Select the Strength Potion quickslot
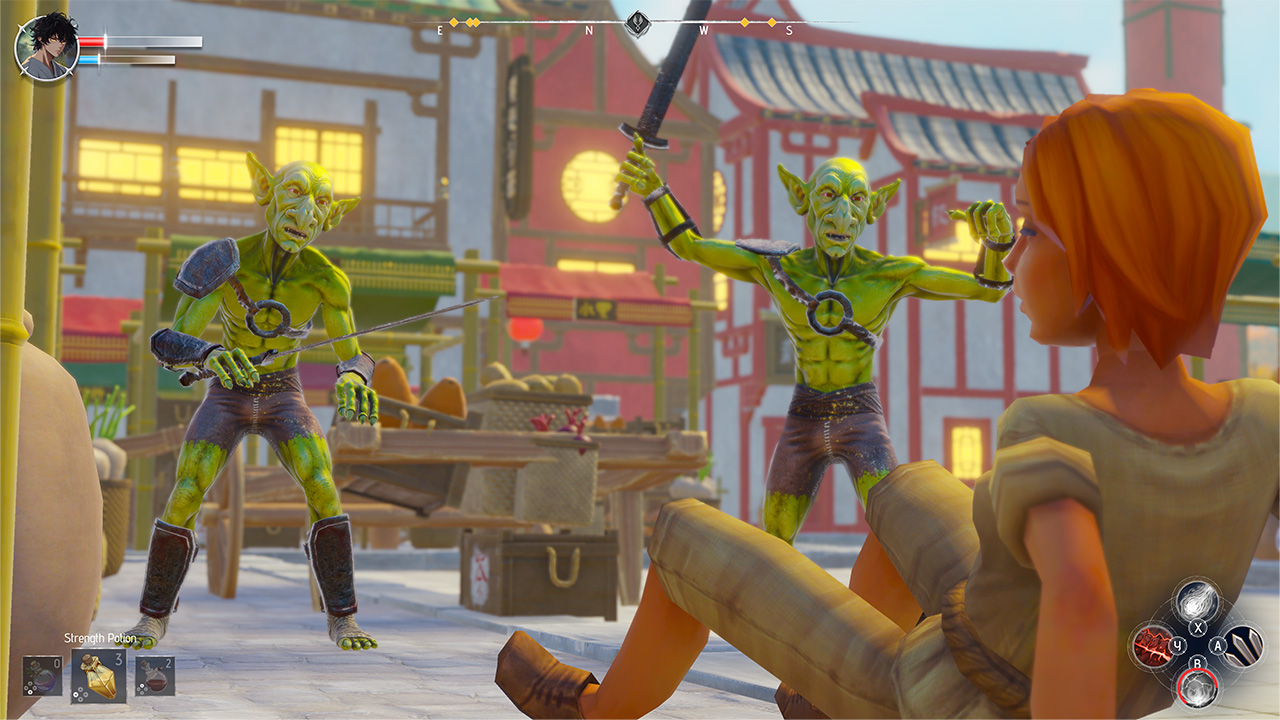Viewport: 1280px width, 720px height. click(97, 676)
